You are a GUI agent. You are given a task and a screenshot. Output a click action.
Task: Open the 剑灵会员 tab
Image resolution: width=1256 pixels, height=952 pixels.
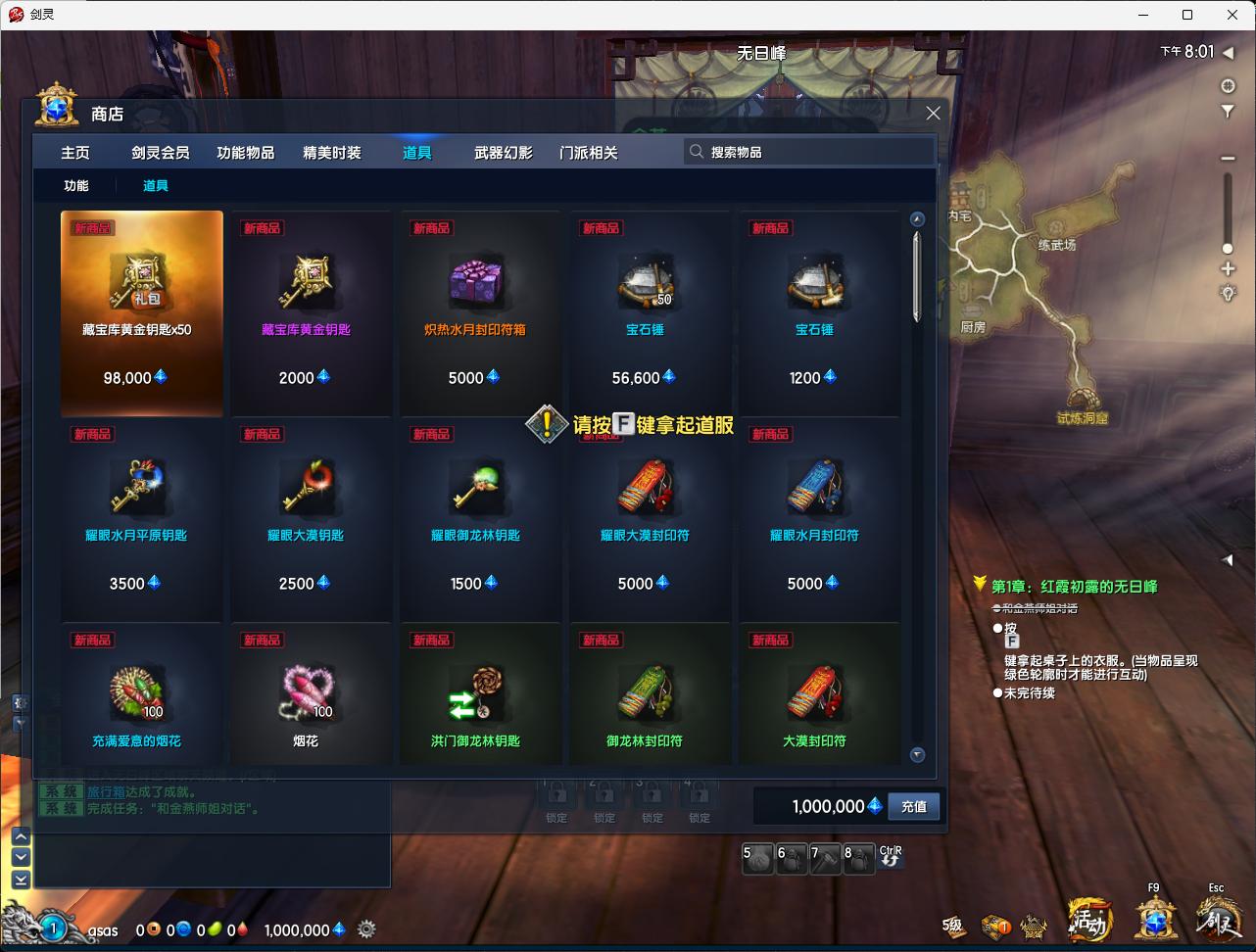point(161,153)
